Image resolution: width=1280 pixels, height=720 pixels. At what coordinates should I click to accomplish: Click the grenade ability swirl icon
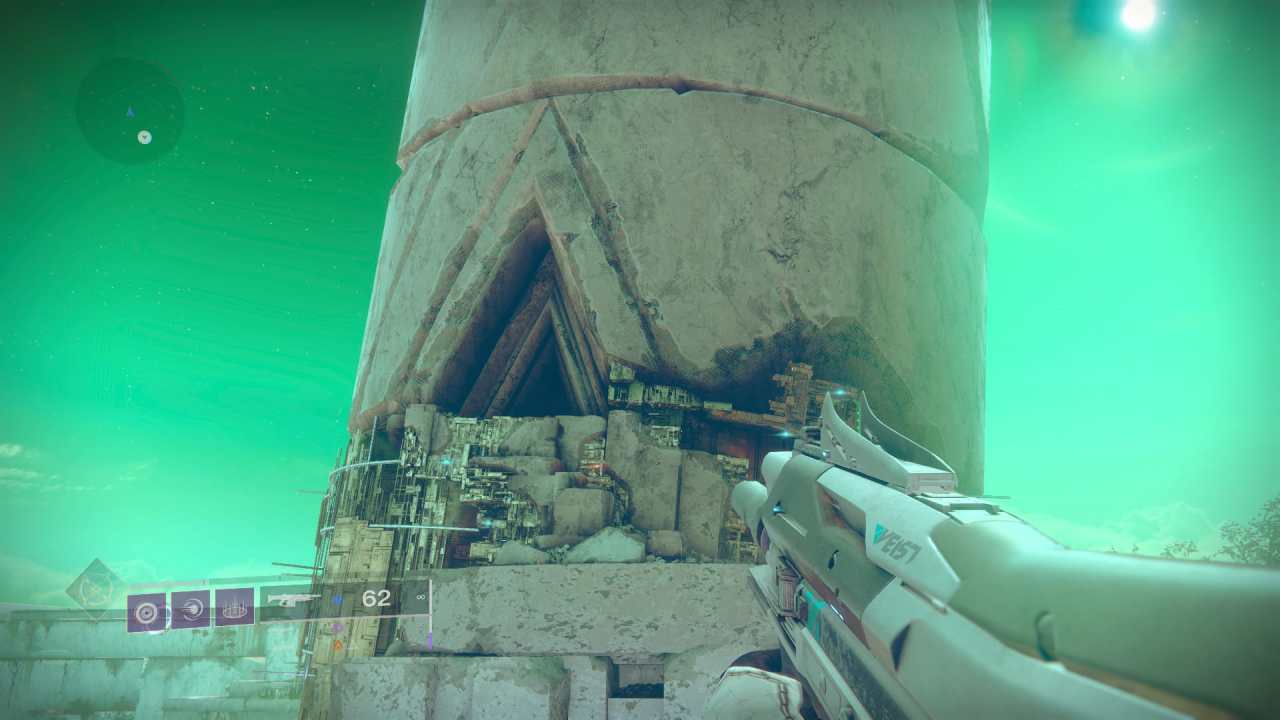[193, 610]
